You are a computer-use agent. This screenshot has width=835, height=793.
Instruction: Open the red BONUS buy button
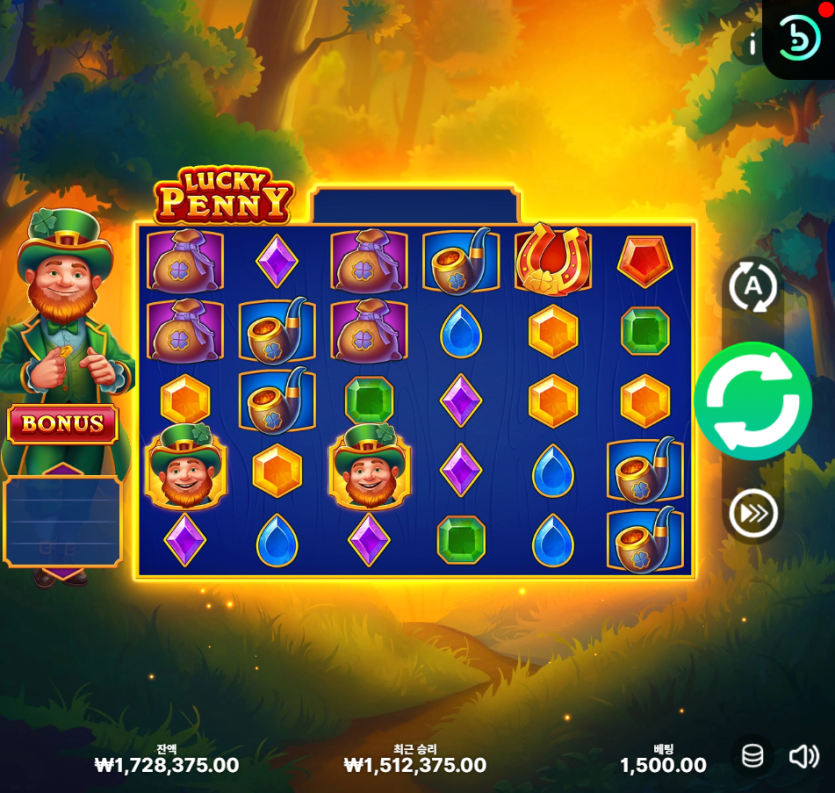pos(63,423)
